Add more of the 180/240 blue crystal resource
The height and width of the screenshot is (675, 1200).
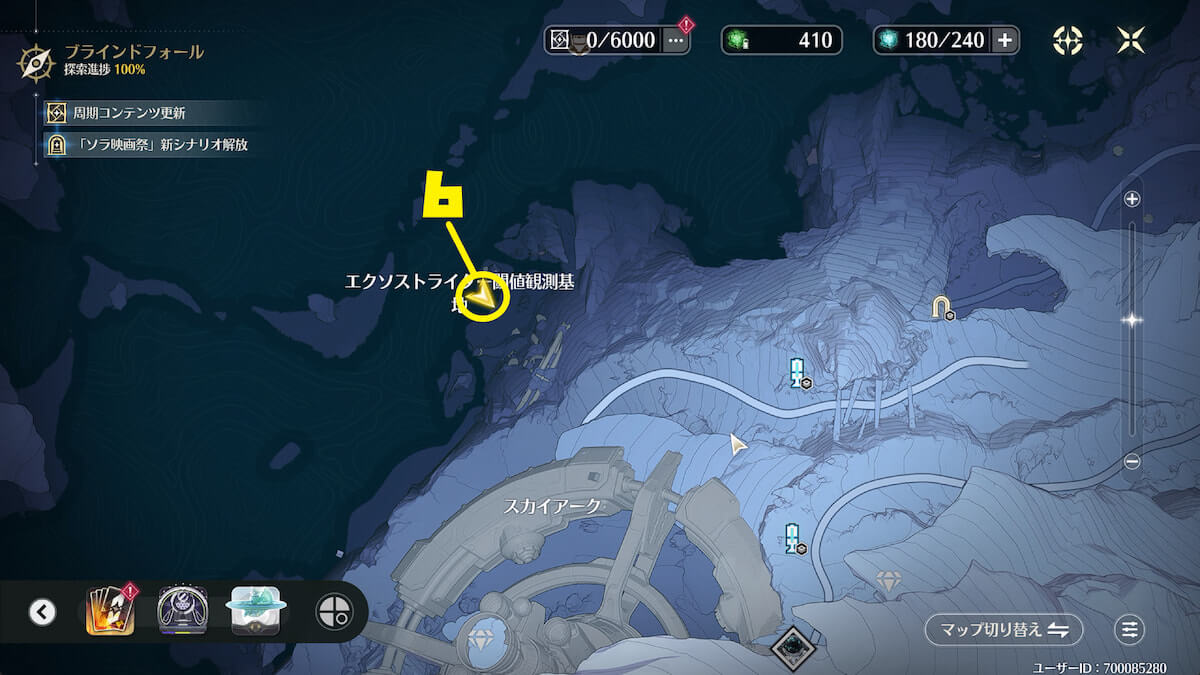click(x=1005, y=40)
